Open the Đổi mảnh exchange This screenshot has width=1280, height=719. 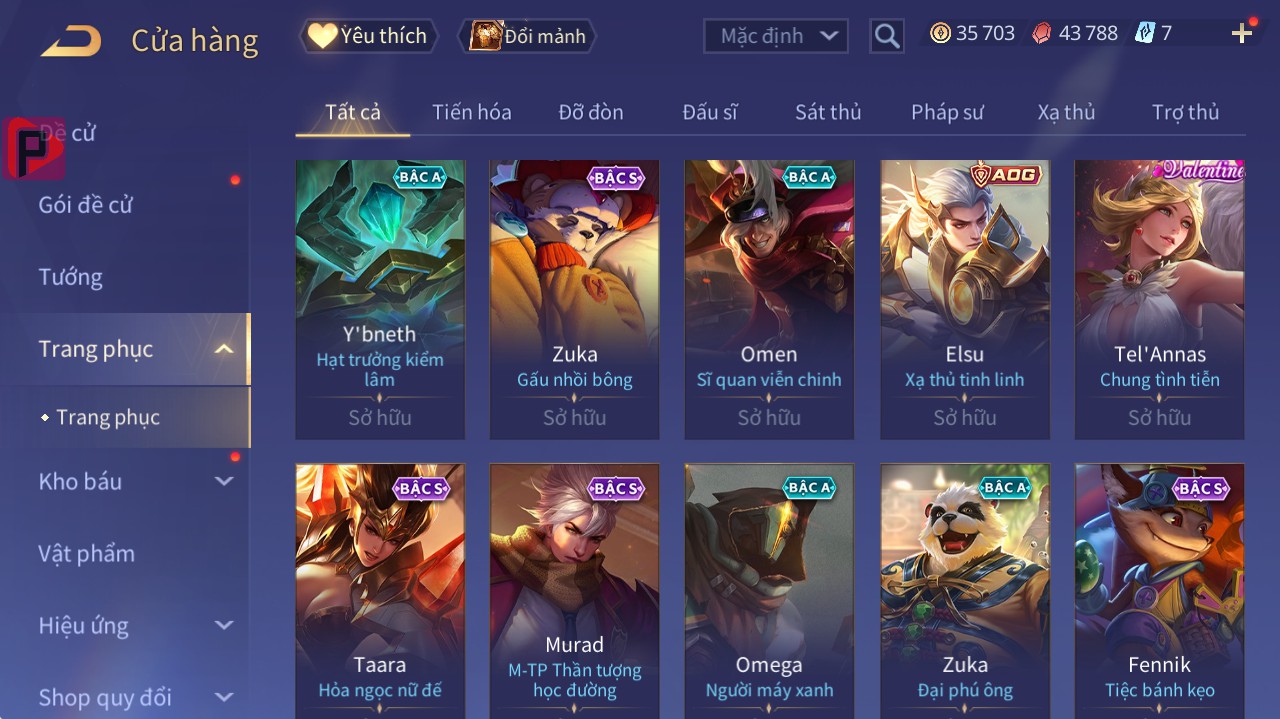pos(527,36)
